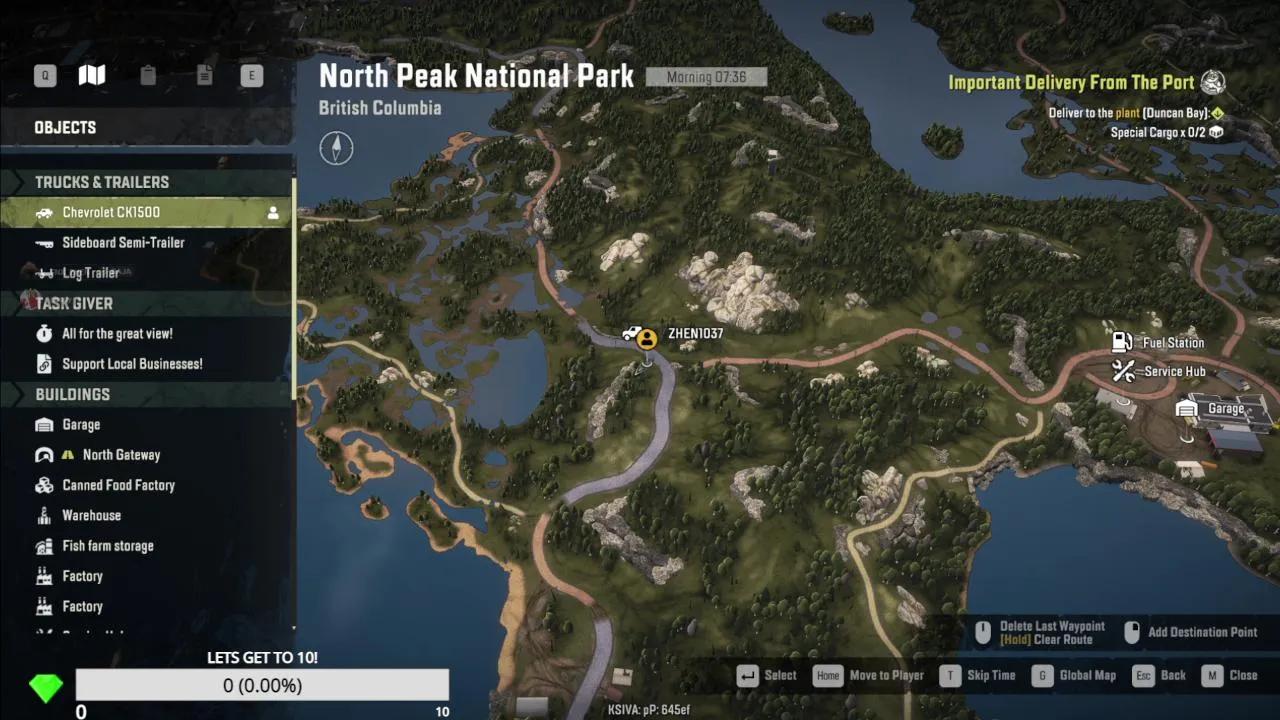Click the Global Map button
1280x720 pixels.
[x=1089, y=675]
